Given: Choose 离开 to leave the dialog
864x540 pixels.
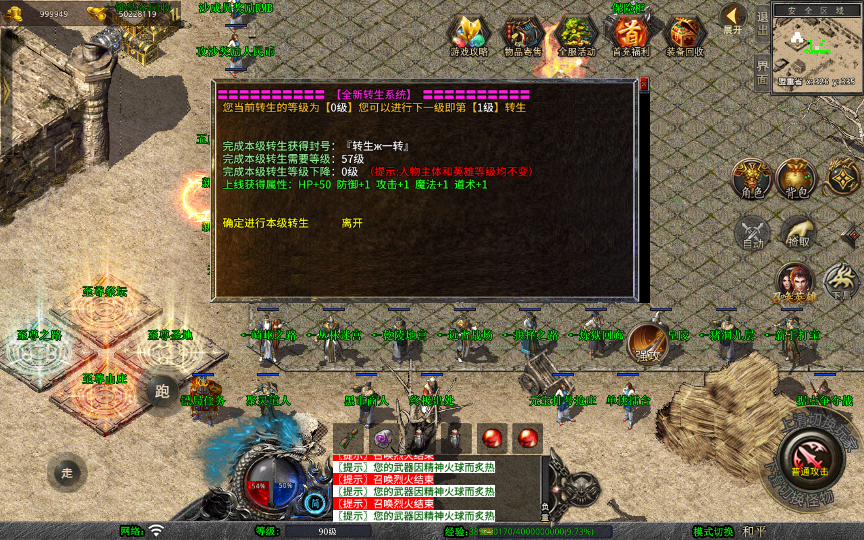Looking at the screenshot, I should [352, 223].
